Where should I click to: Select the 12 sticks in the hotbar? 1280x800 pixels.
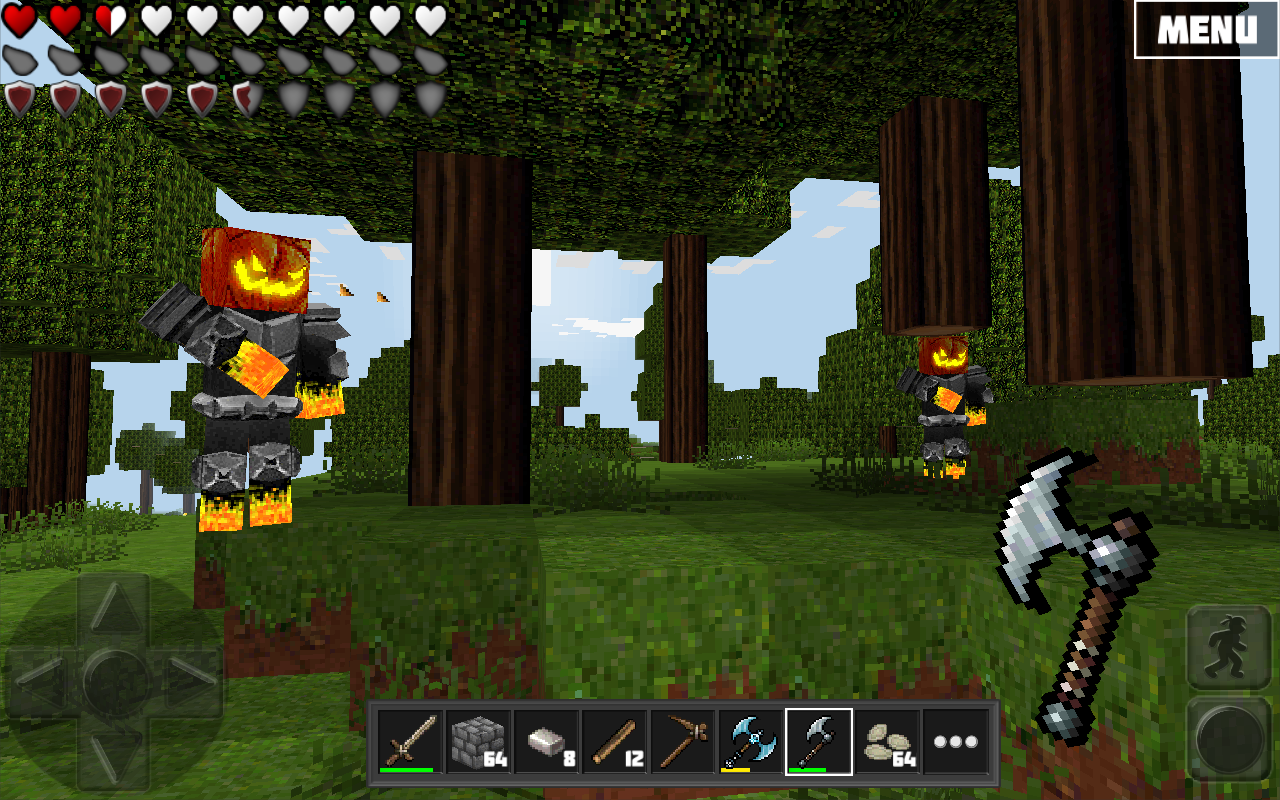616,740
